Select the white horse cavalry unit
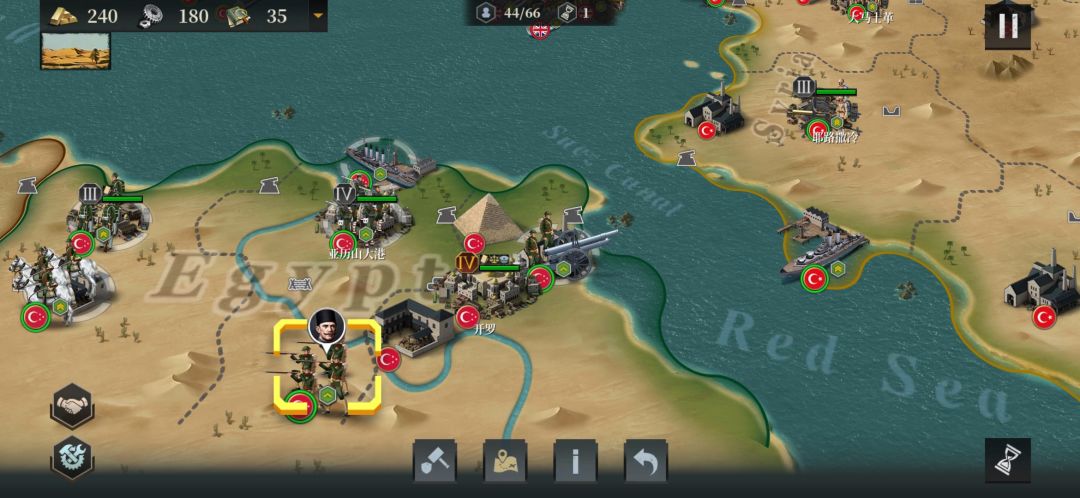 click(45, 285)
